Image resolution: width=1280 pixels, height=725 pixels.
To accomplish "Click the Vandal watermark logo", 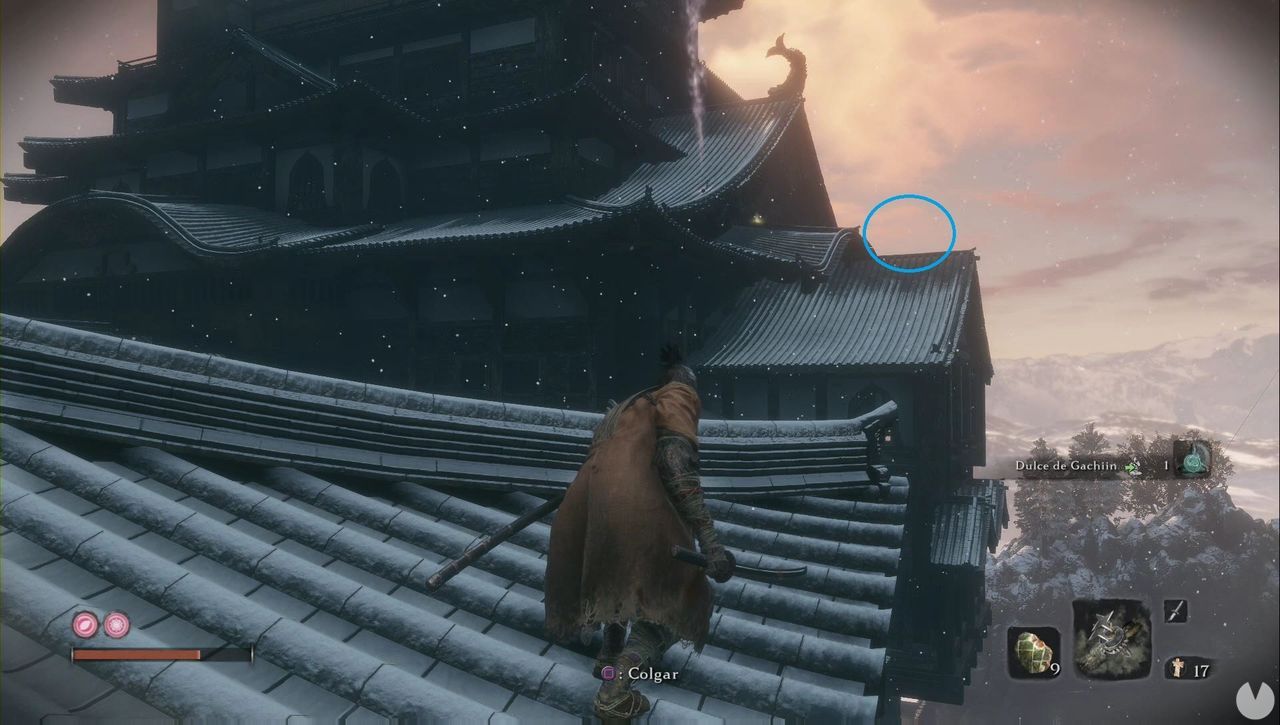I will pyautogui.click(x=1255, y=700).
